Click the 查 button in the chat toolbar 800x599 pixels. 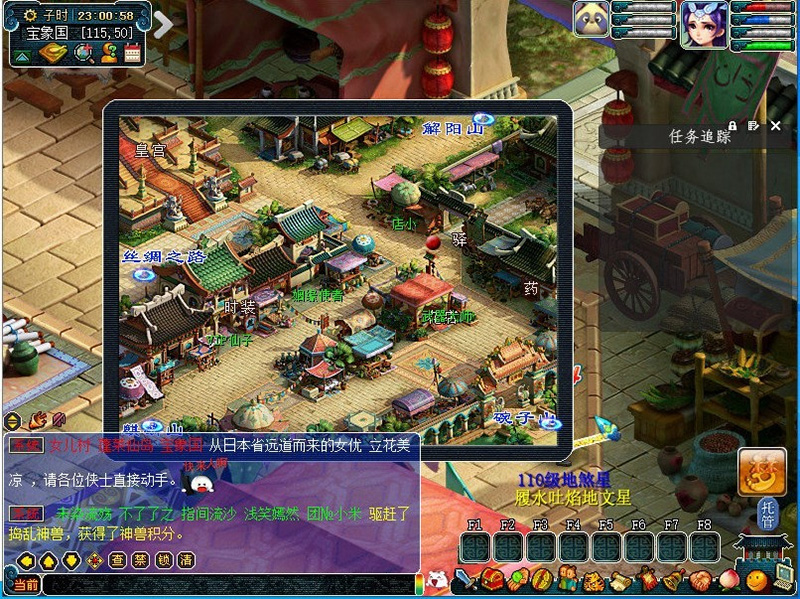116,561
